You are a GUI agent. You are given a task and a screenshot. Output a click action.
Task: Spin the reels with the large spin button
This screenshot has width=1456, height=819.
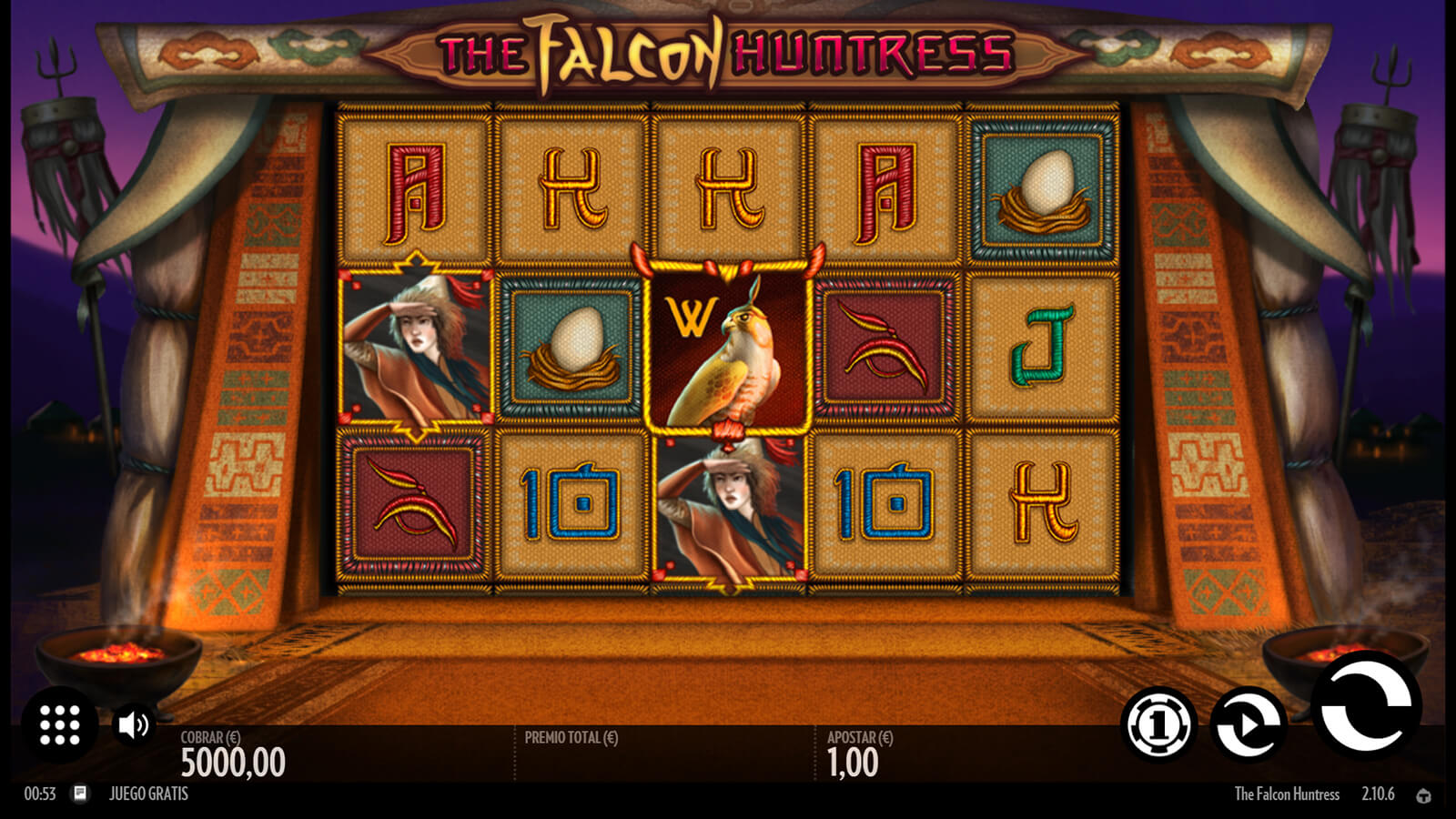(1366, 706)
